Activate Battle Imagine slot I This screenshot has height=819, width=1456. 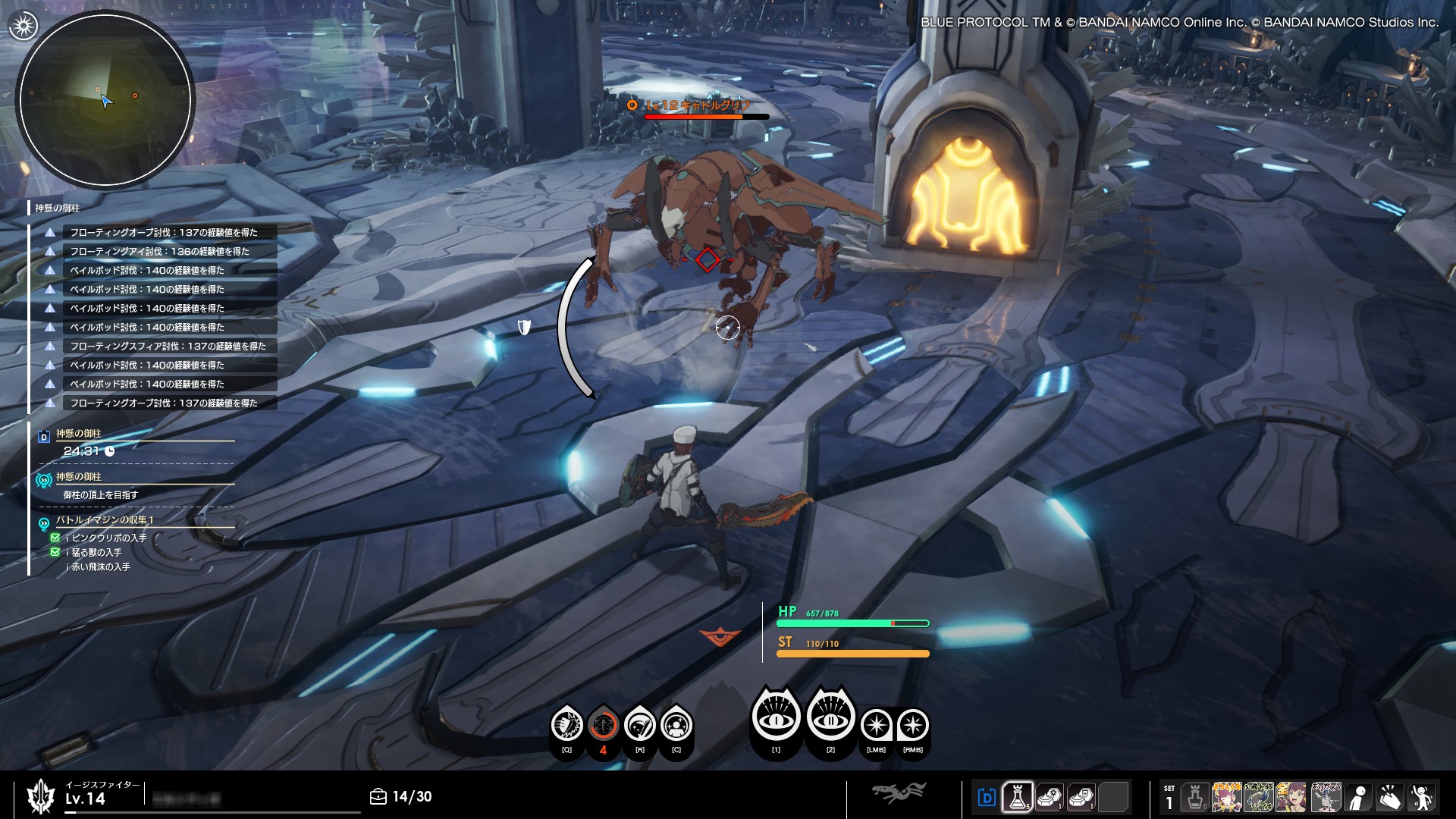776,715
